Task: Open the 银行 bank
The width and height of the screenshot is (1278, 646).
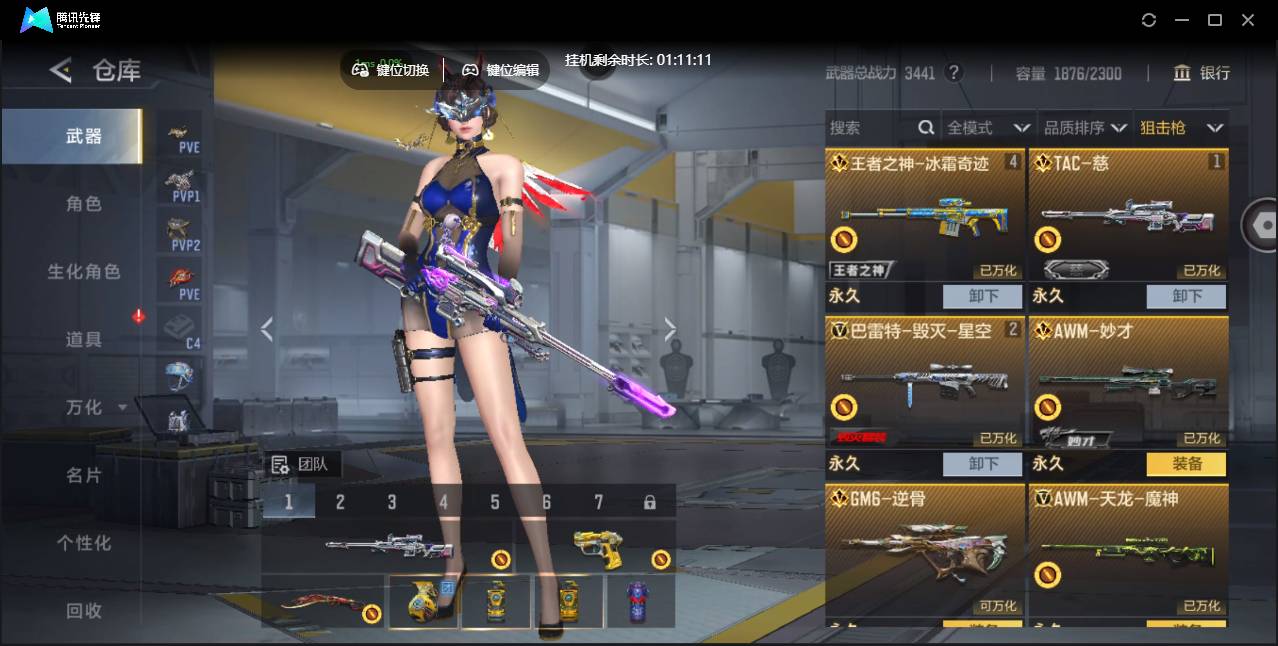Action: point(1202,73)
